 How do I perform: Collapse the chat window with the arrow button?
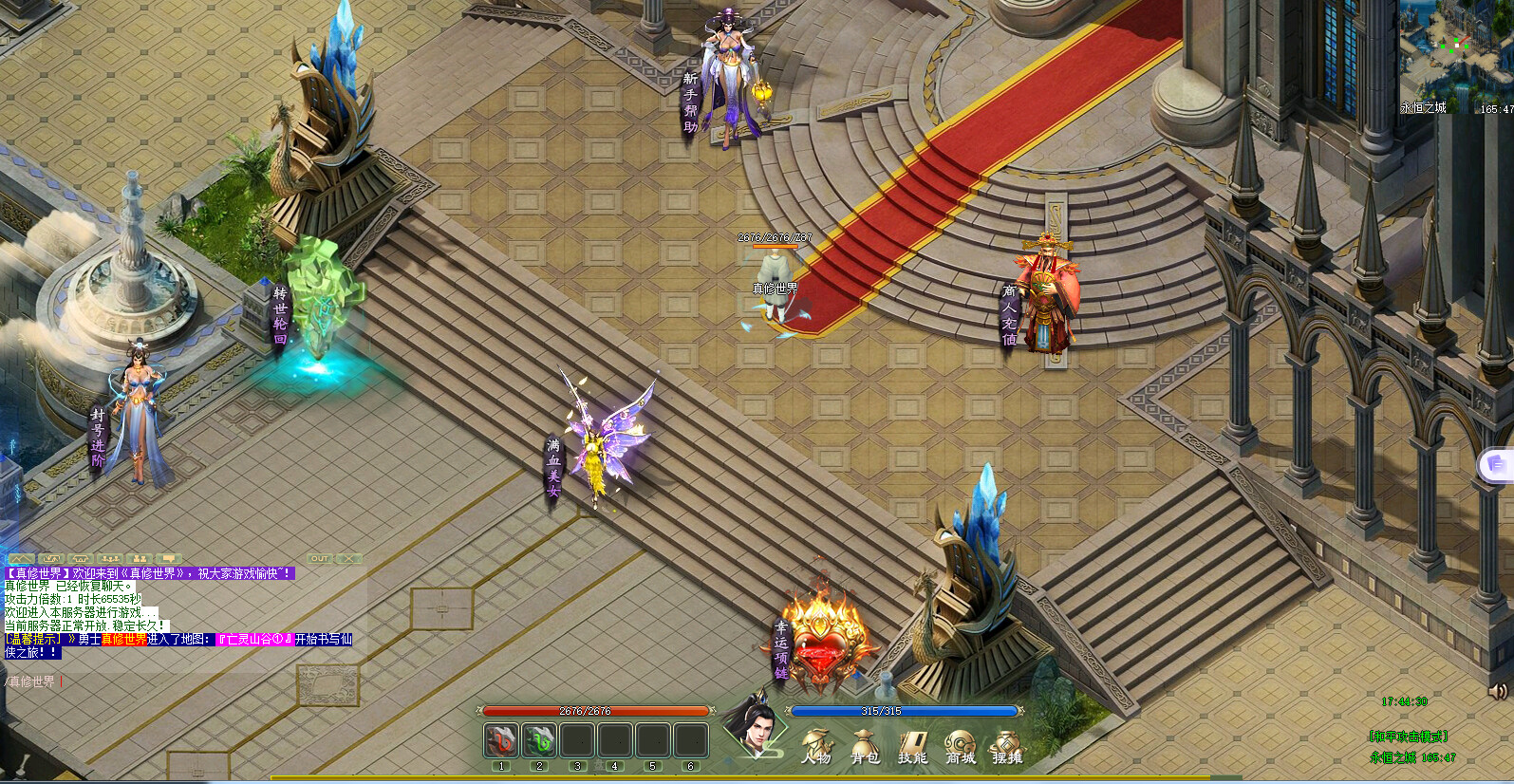(24, 559)
